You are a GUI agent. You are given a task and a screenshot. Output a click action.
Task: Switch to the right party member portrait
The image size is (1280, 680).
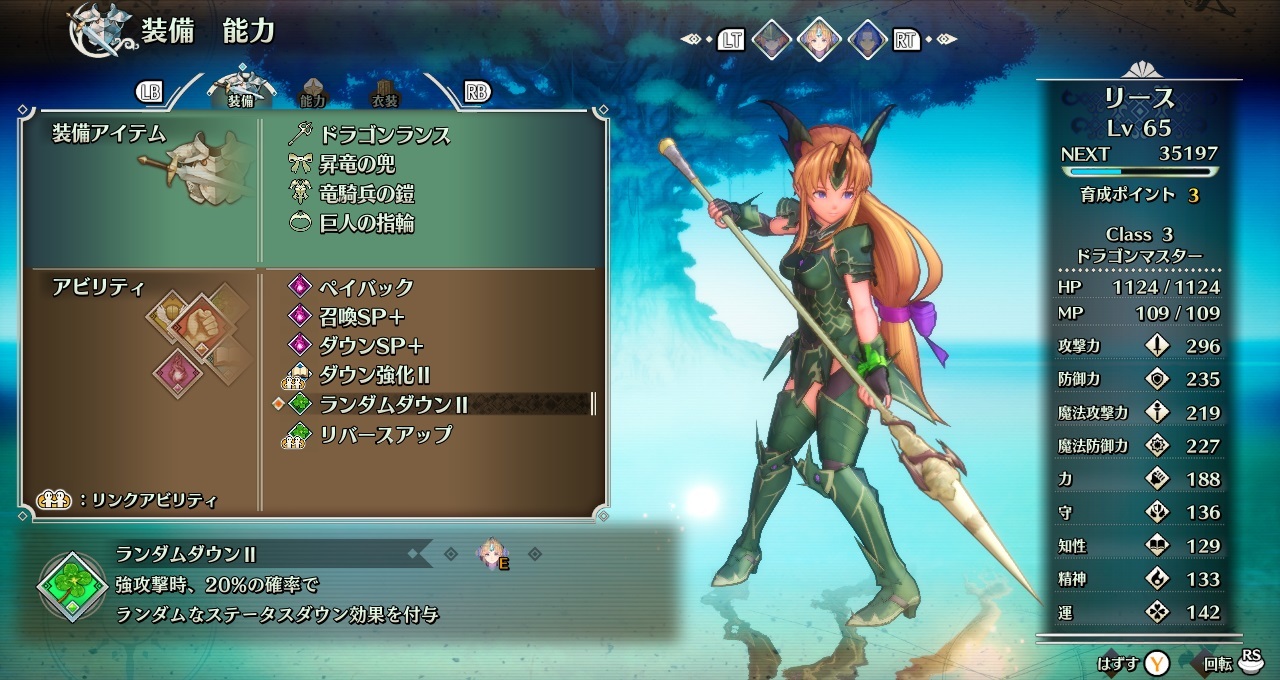(x=866, y=40)
